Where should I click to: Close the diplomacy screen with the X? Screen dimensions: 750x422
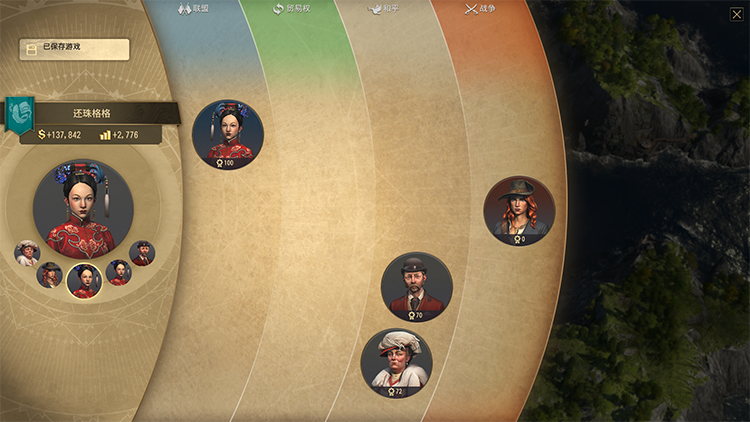pos(737,14)
